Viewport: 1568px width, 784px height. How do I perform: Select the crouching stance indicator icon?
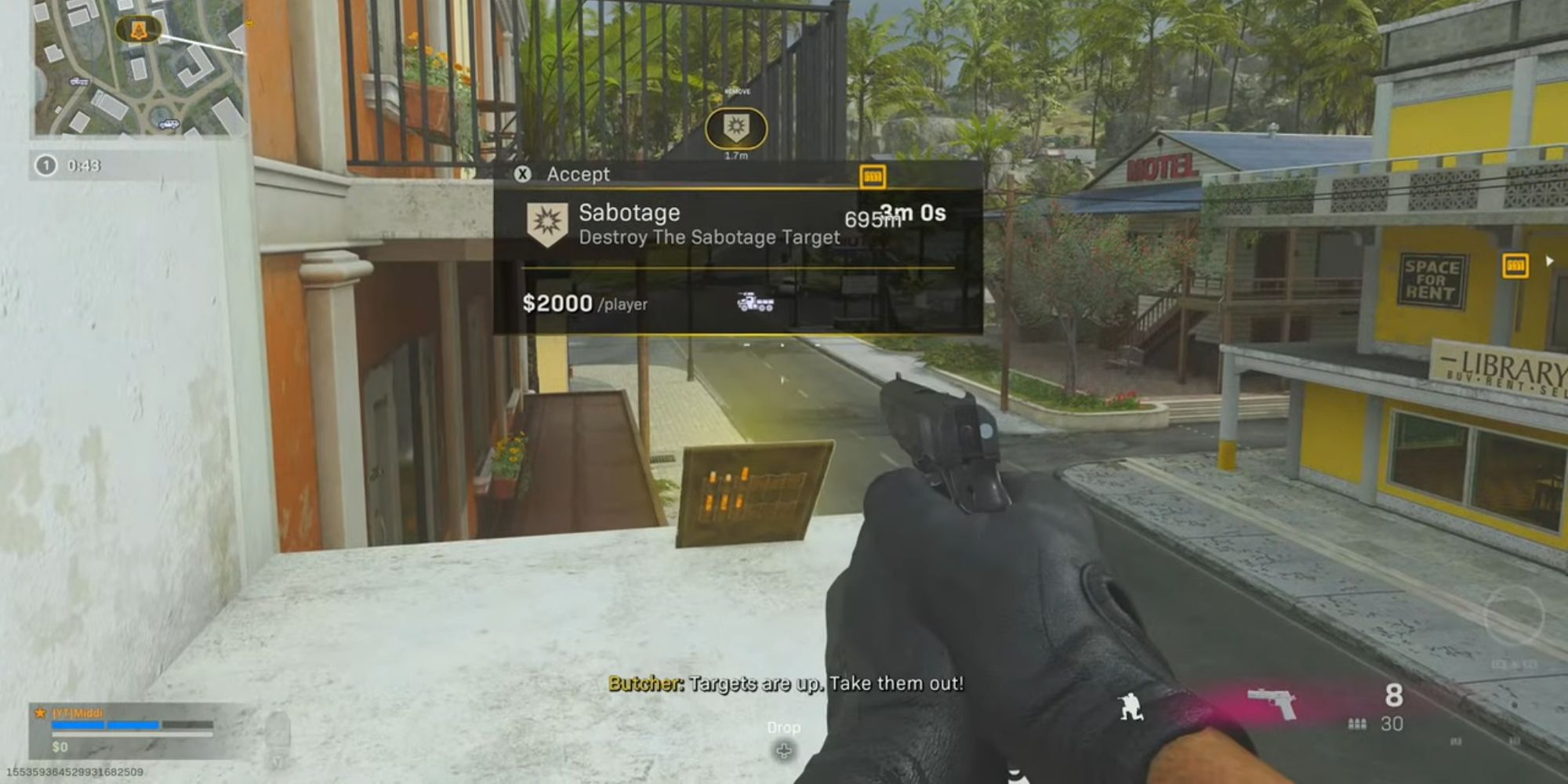(1130, 706)
